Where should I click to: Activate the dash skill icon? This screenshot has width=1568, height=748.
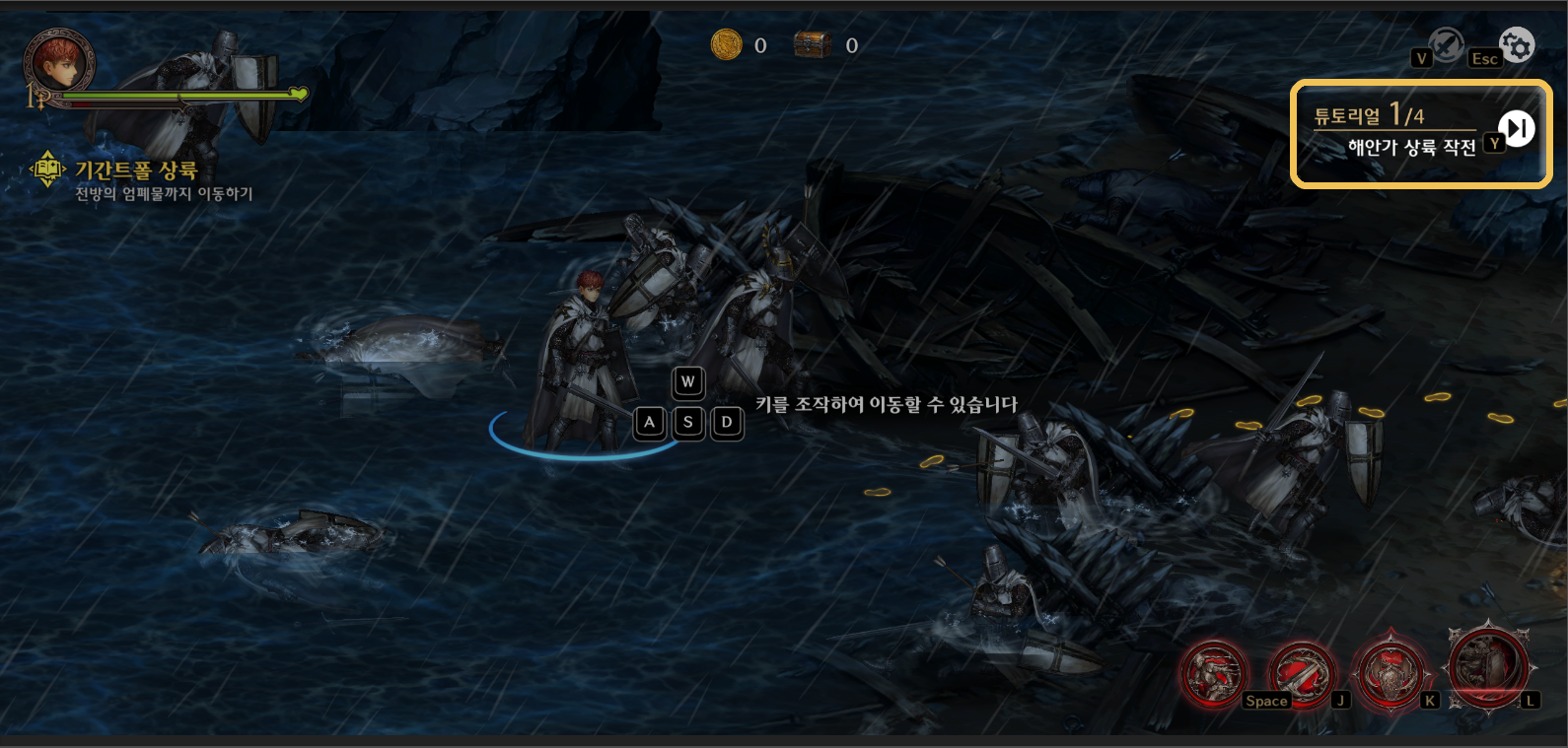coord(1214,674)
